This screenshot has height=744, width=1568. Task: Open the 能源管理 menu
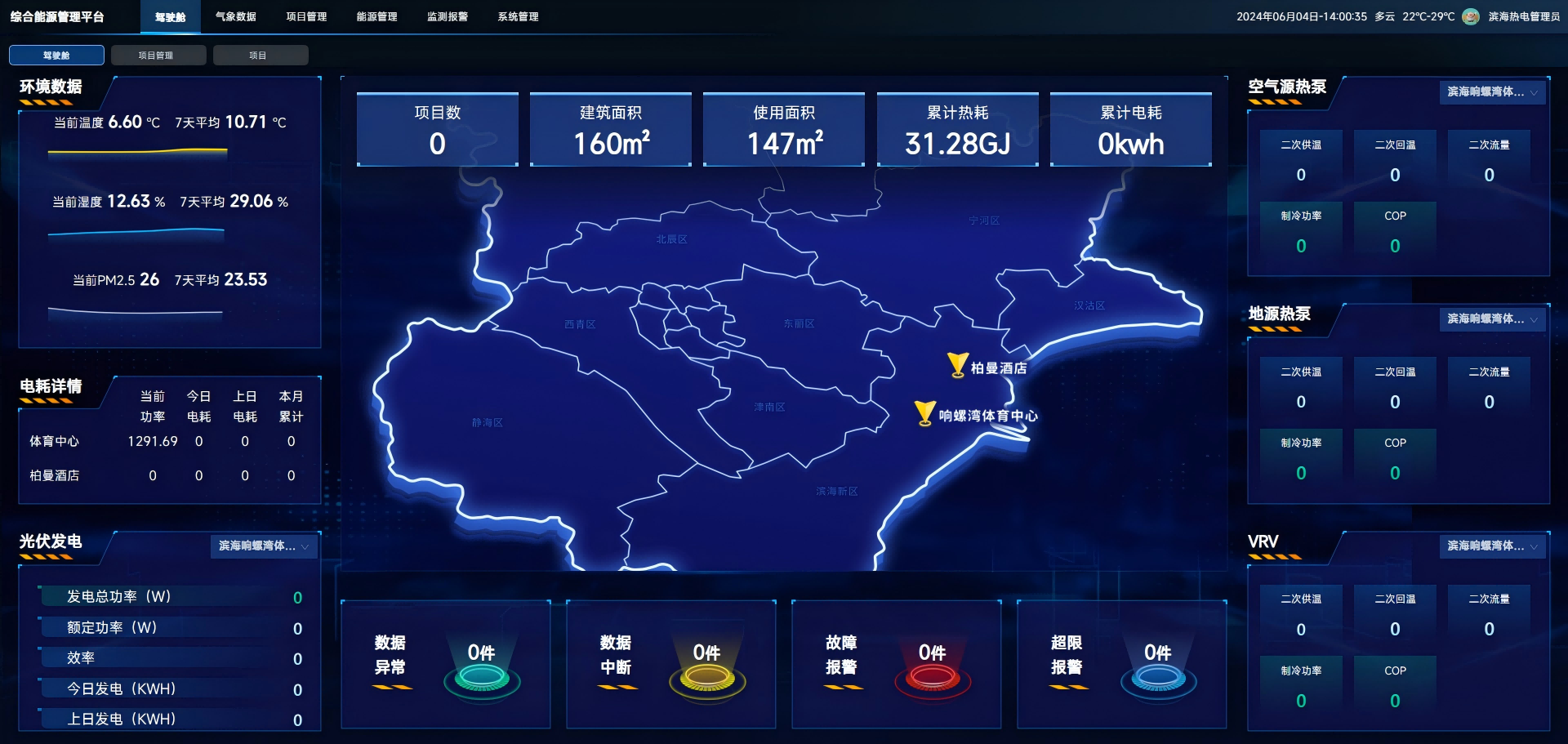(376, 17)
